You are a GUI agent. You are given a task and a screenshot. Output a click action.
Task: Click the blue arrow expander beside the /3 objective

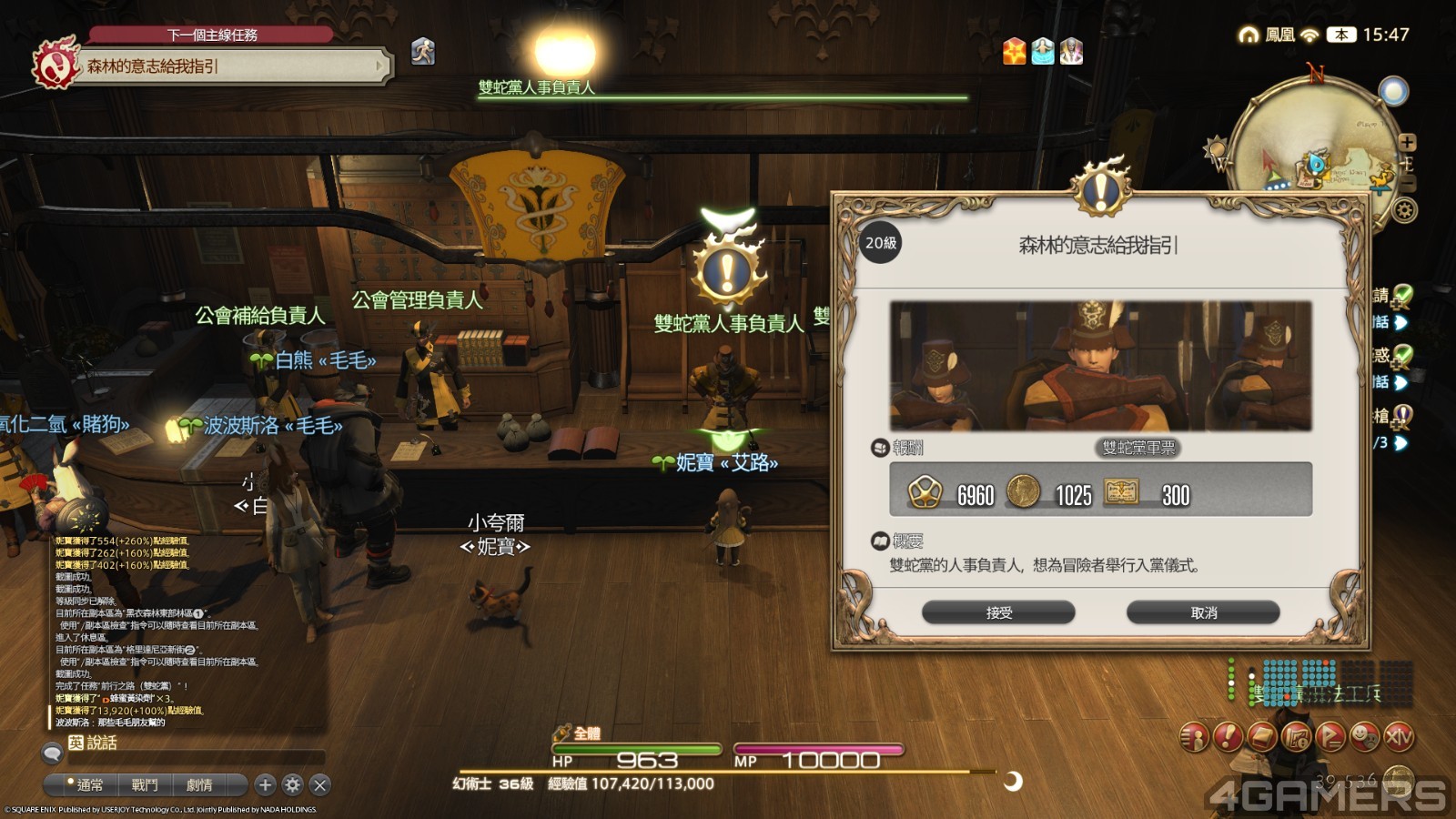pyautogui.click(x=1401, y=441)
